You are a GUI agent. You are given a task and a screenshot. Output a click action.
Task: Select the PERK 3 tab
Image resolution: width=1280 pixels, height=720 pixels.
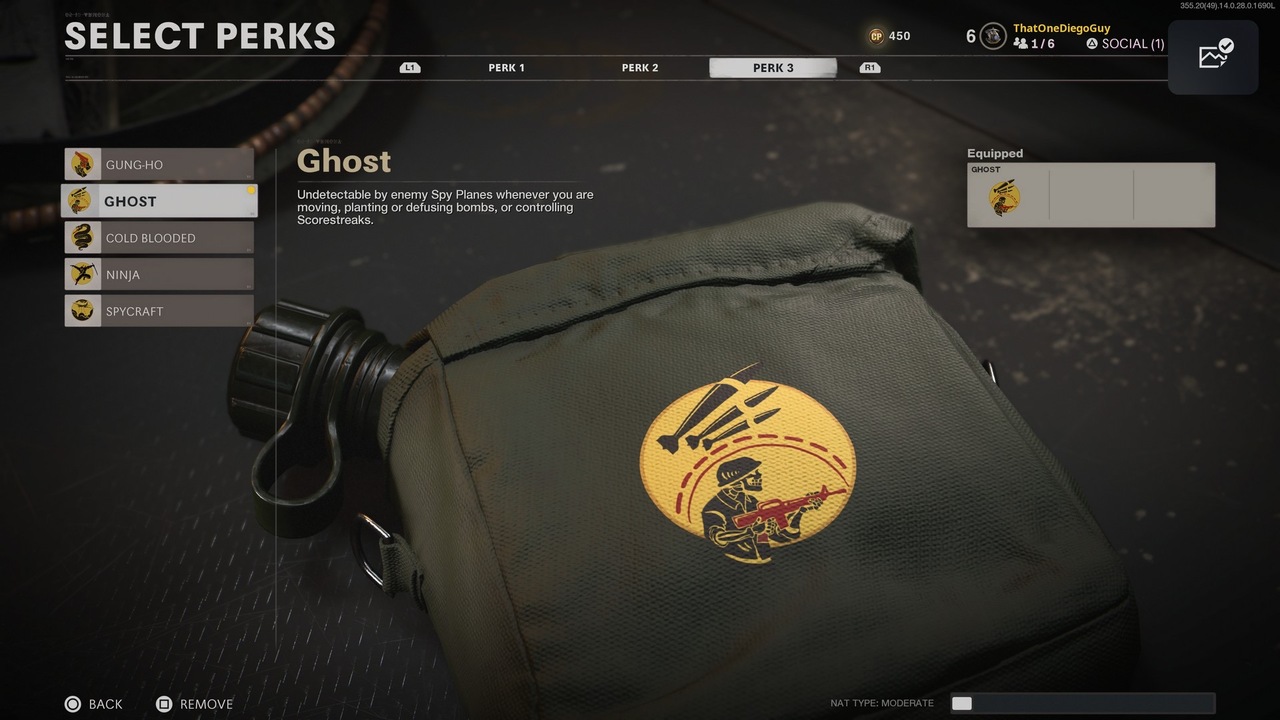point(772,67)
